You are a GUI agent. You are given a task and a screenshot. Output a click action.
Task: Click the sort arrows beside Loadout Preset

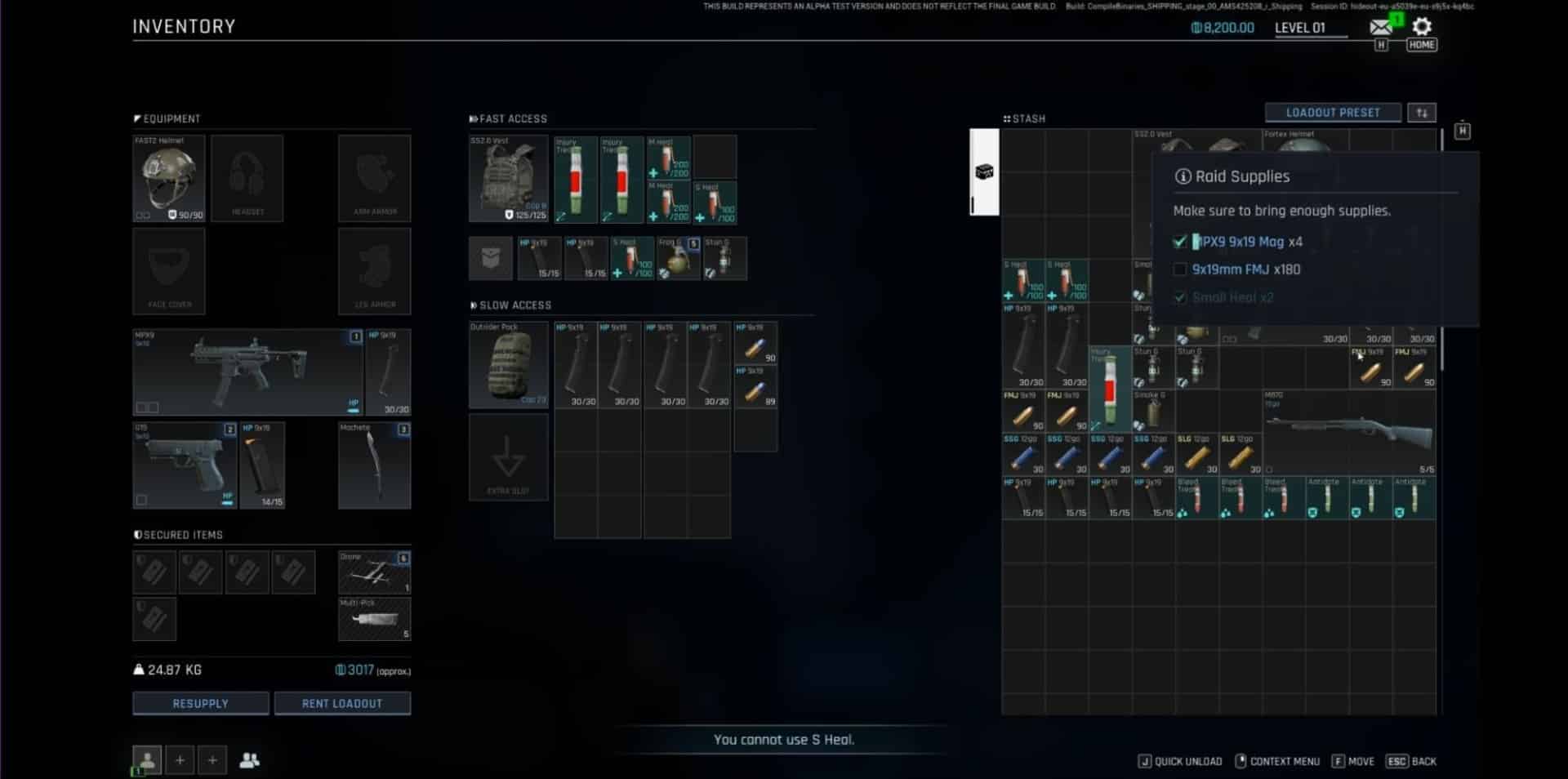[x=1423, y=112]
